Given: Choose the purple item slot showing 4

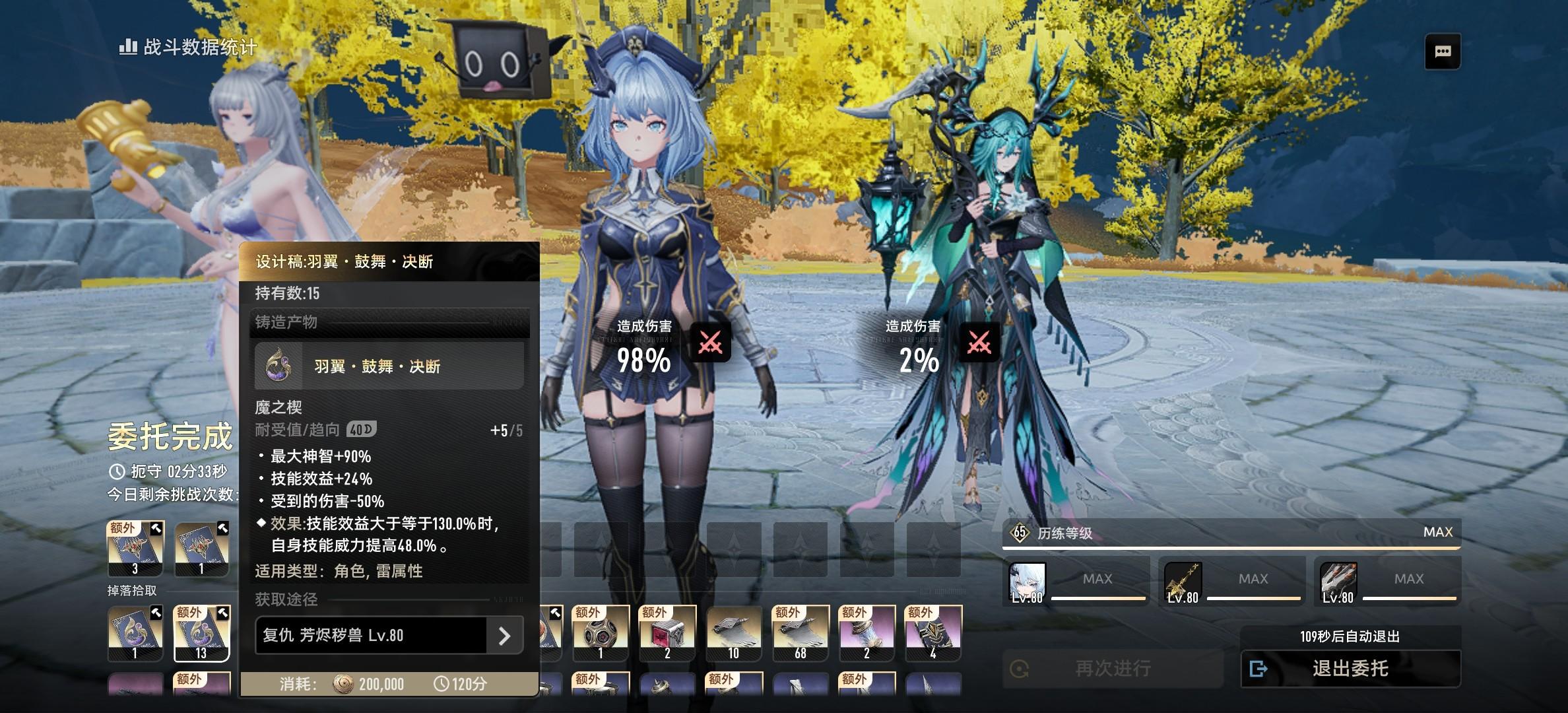Looking at the screenshot, I should click(933, 633).
